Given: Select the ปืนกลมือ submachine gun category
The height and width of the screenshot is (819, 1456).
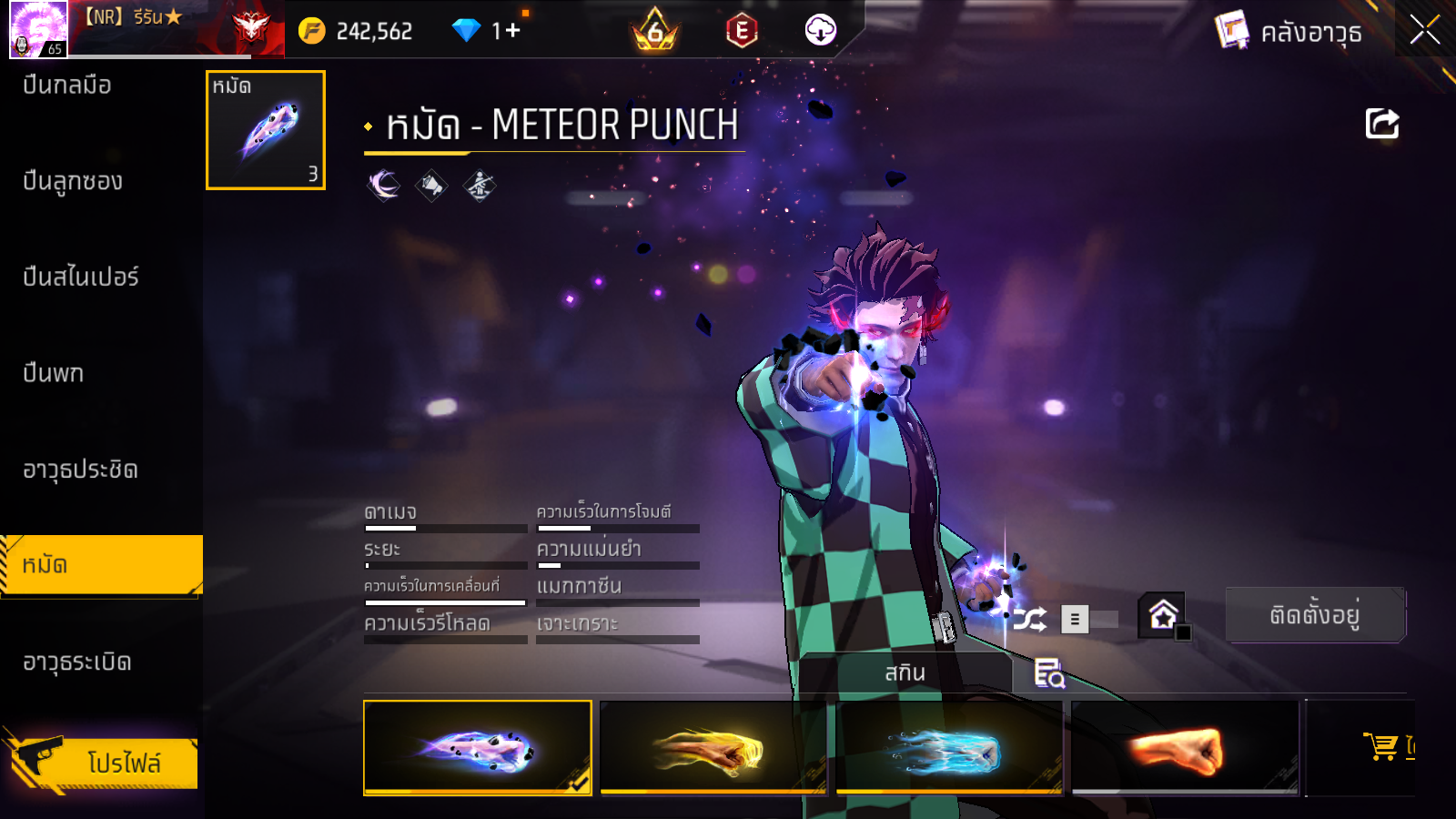Looking at the screenshot, I should point(67,86).
